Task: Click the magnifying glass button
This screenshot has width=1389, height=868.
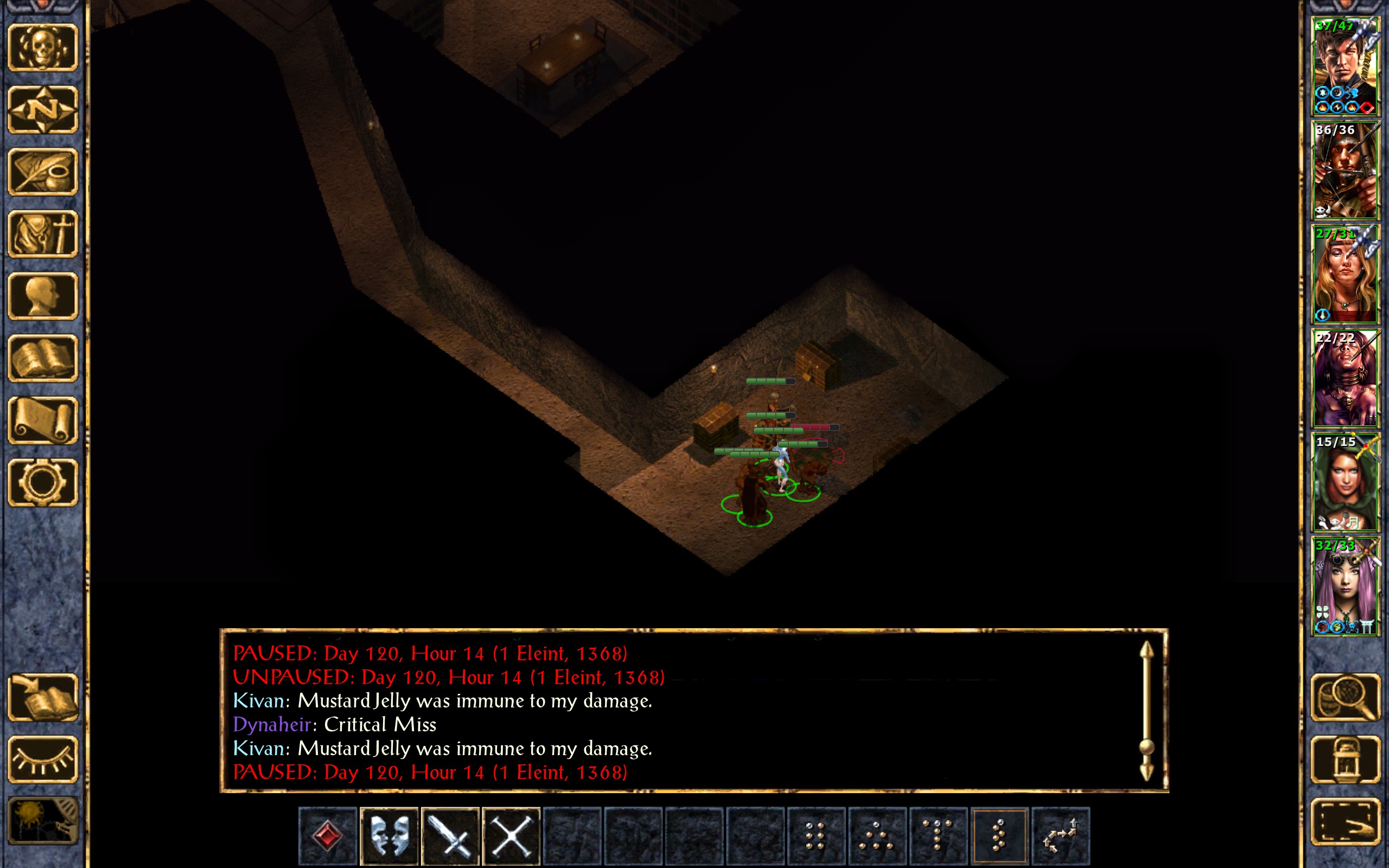Action: (1345, 698)
